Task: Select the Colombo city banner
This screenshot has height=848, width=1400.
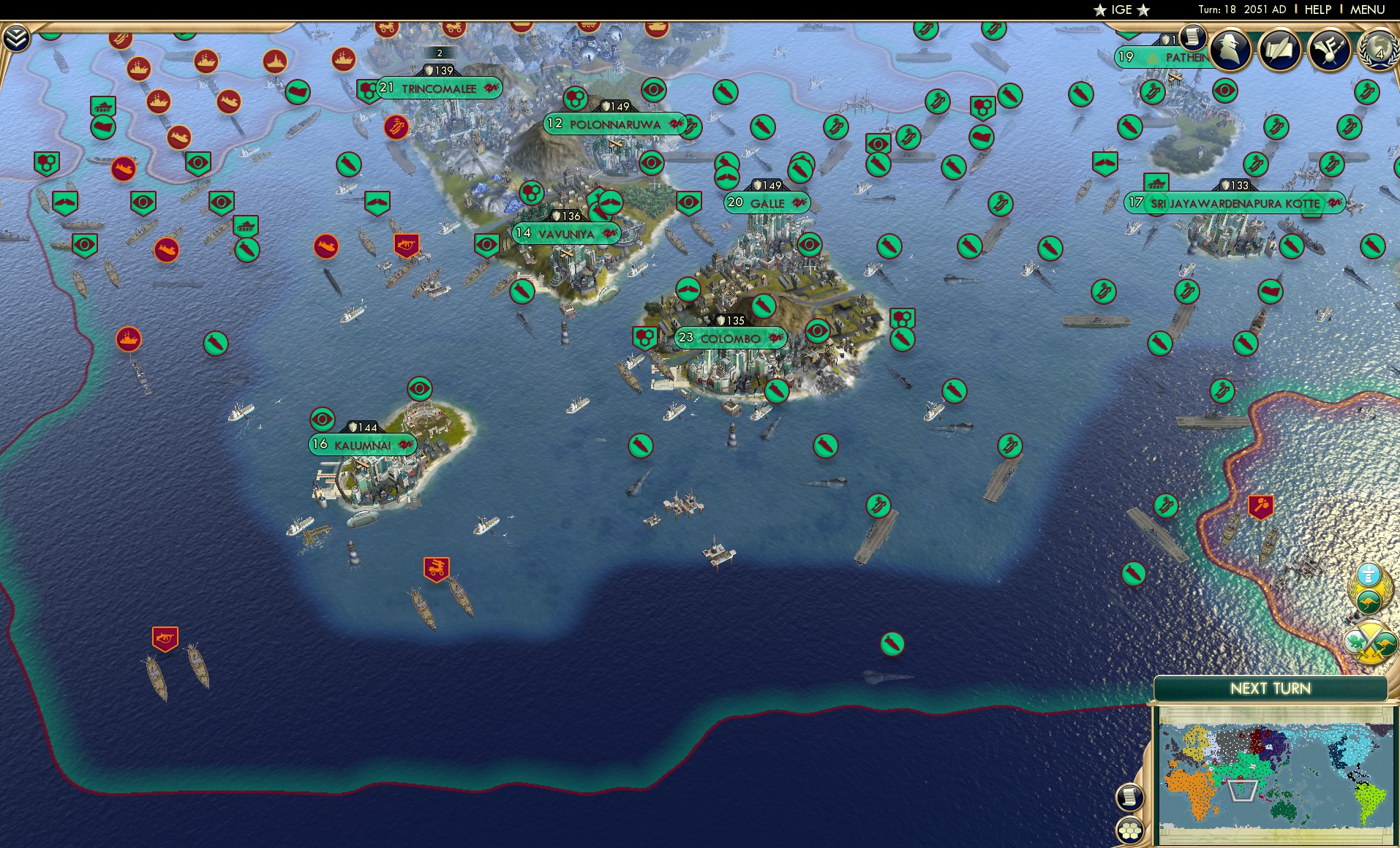Action: tap(730, 338)
